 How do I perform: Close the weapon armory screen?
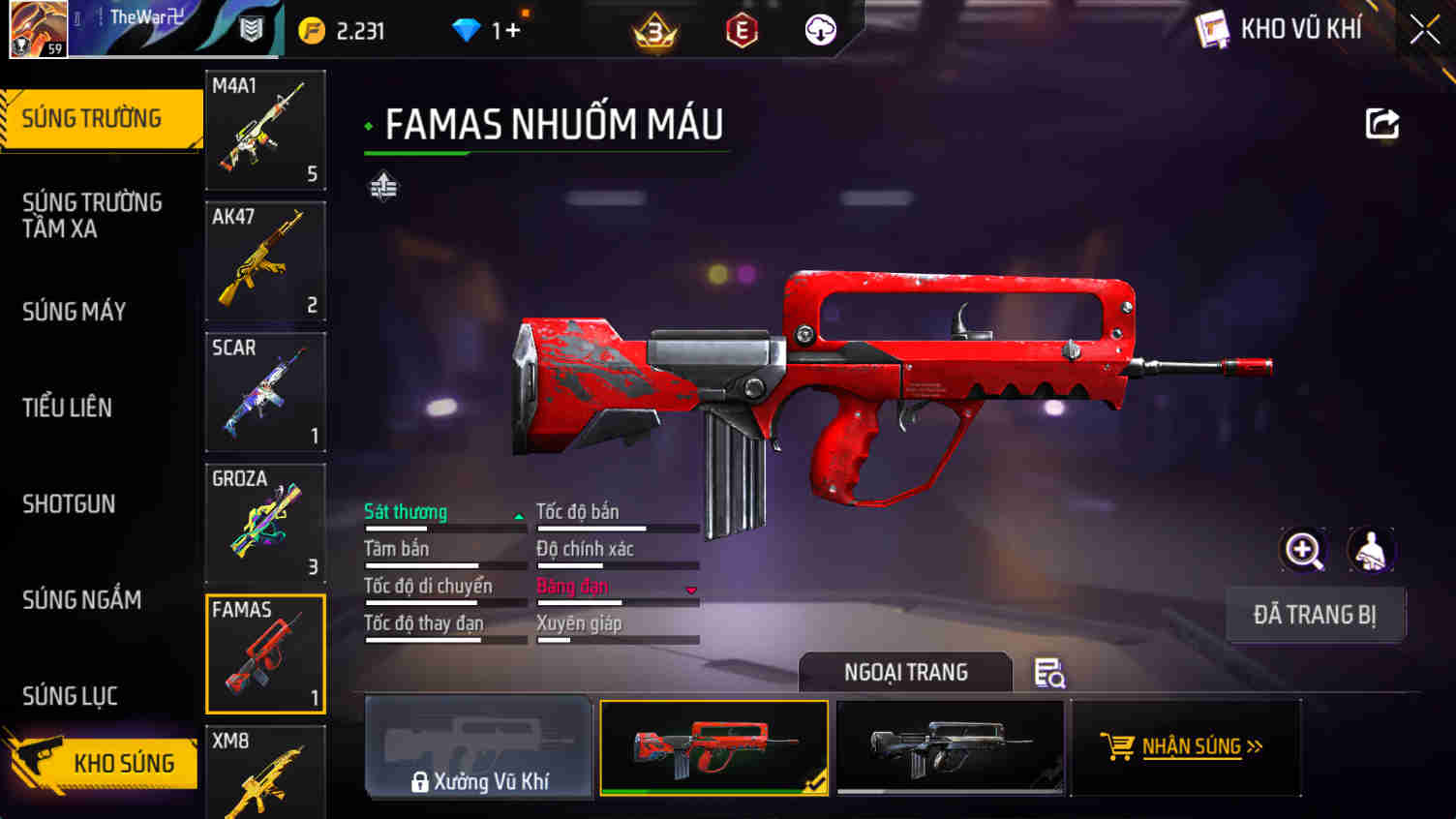click(1424, 30)
